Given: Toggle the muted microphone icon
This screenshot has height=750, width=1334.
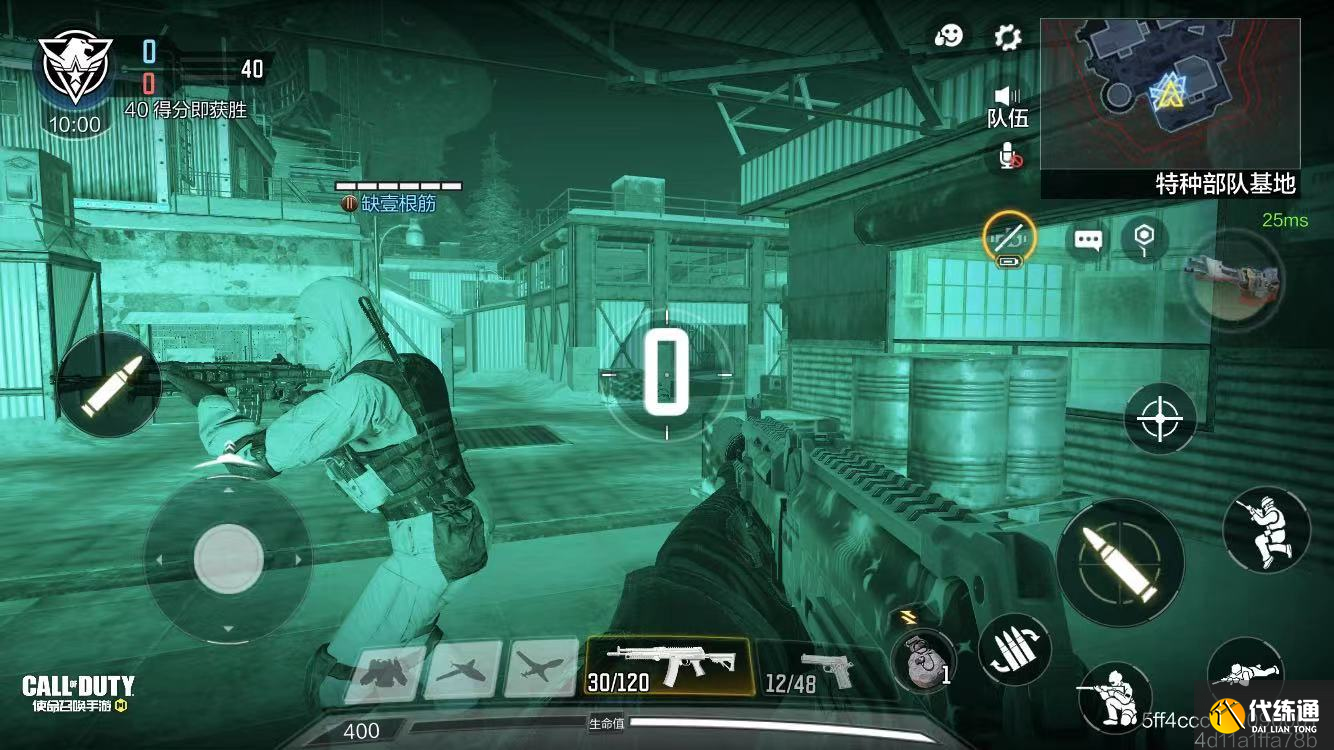Looking at the screenshot, I should (1008, 155).
